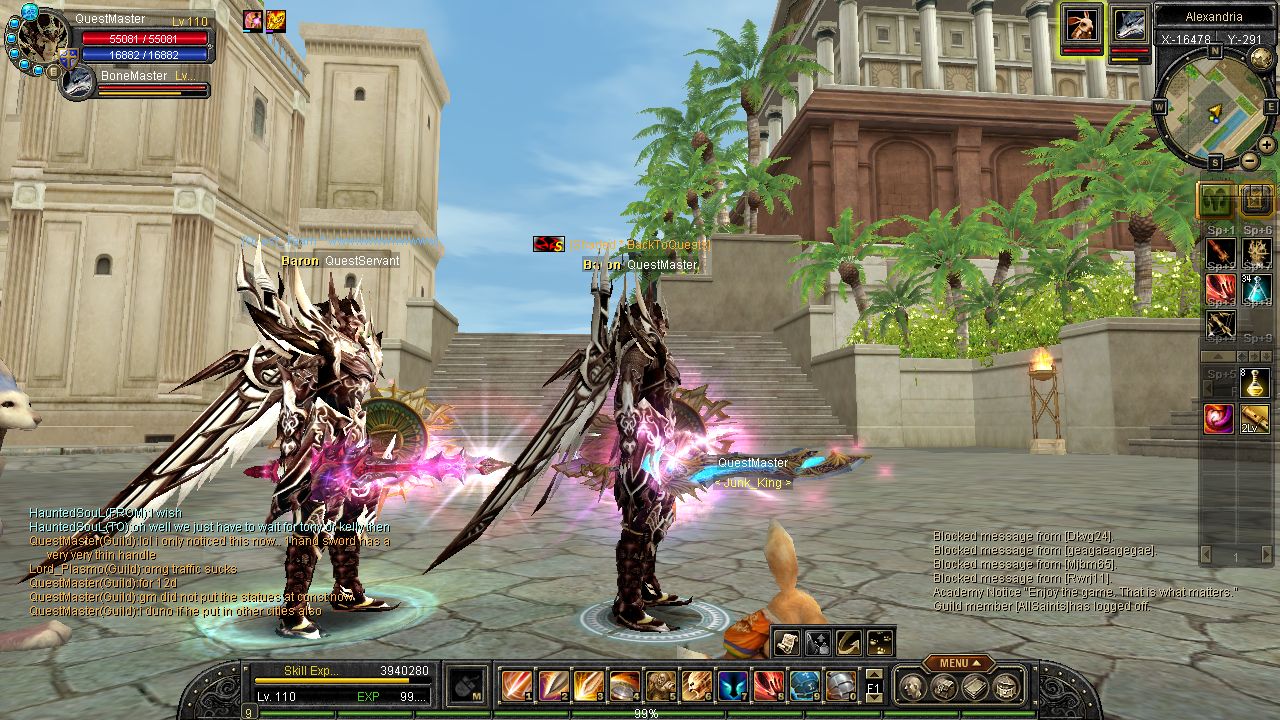This screenshot has width=1280, height=720.
Task: Click the head-shaped character button in menu bar
Action: [x=911, y=686]
